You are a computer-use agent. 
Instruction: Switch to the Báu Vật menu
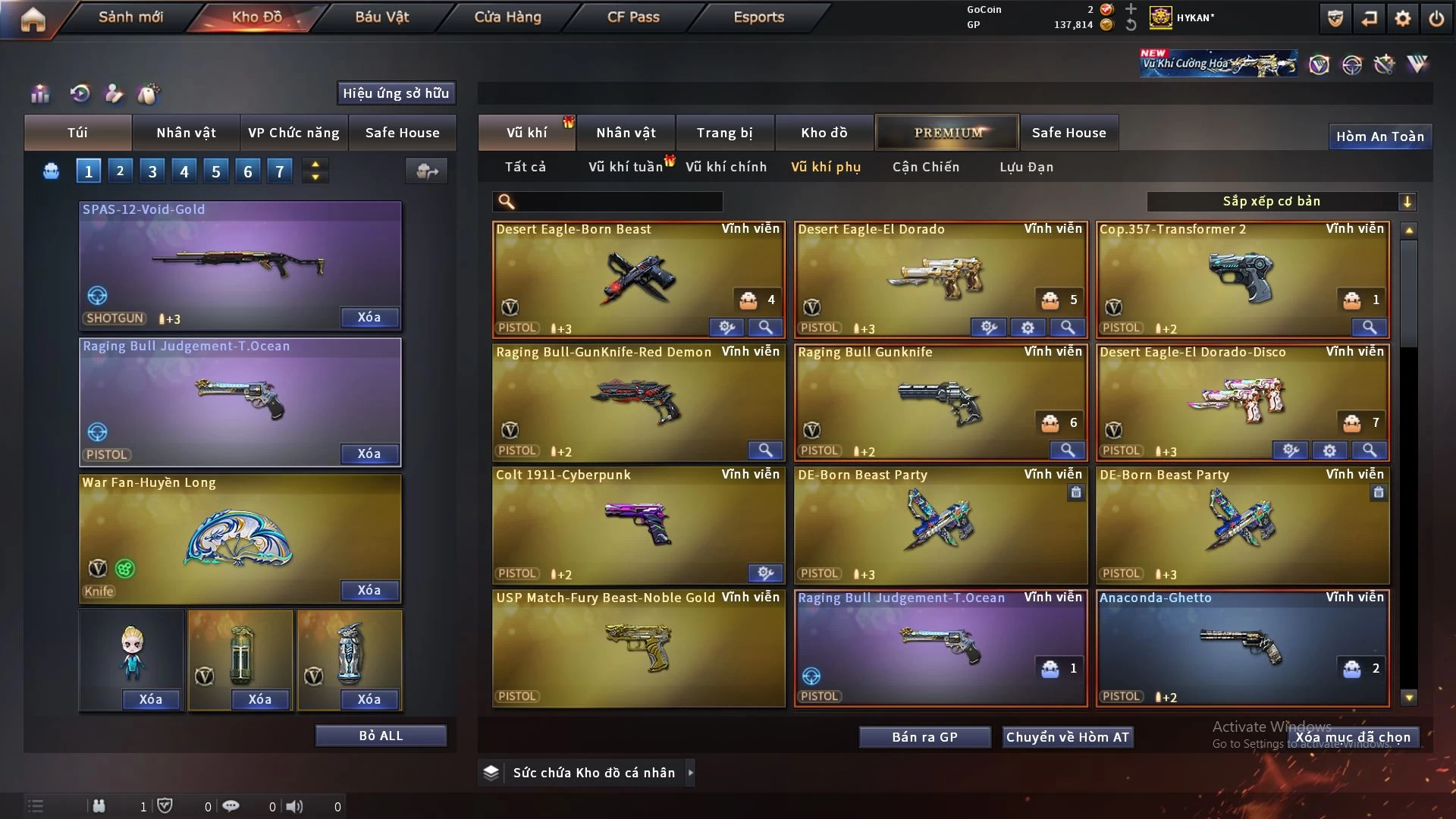coord(381,17)
